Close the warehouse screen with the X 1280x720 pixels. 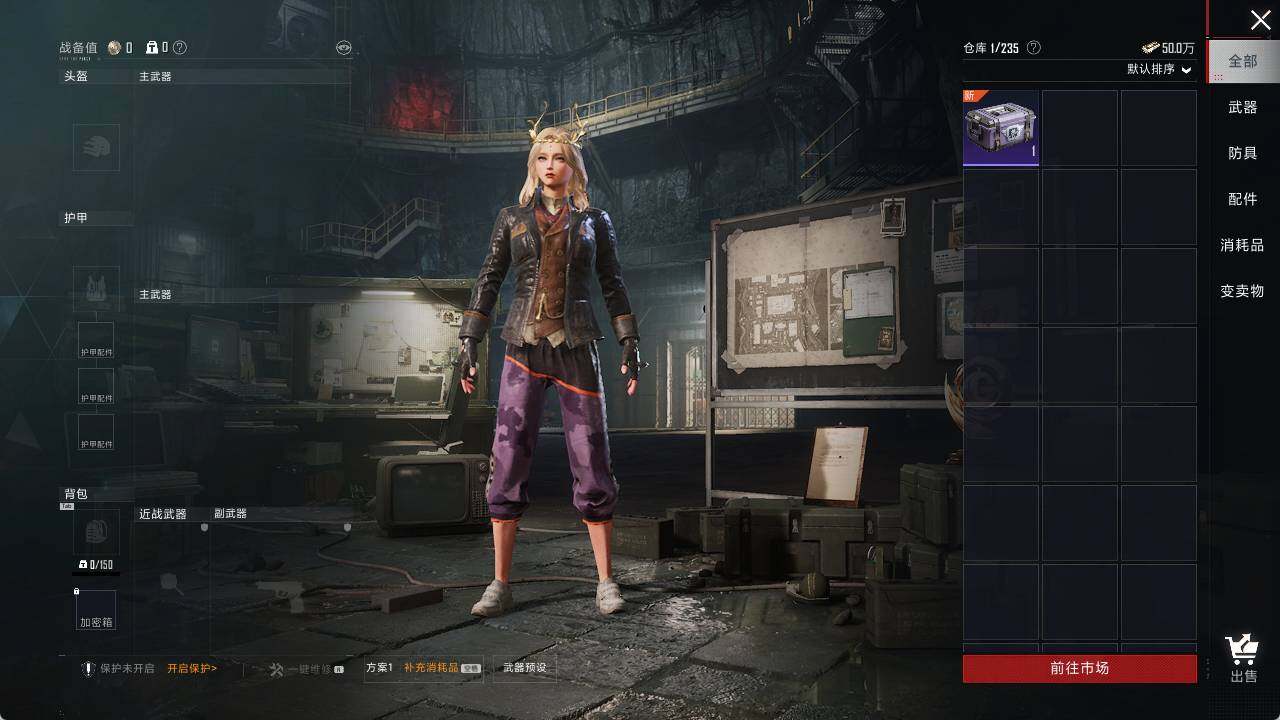point(1260,20)
